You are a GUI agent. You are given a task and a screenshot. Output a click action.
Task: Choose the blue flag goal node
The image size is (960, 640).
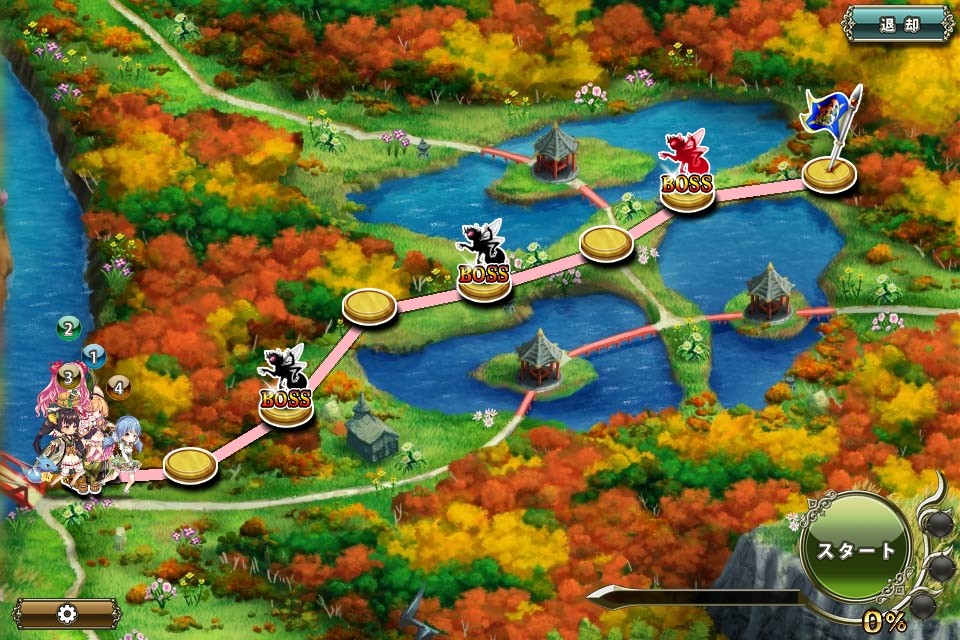tap(830, 170)
